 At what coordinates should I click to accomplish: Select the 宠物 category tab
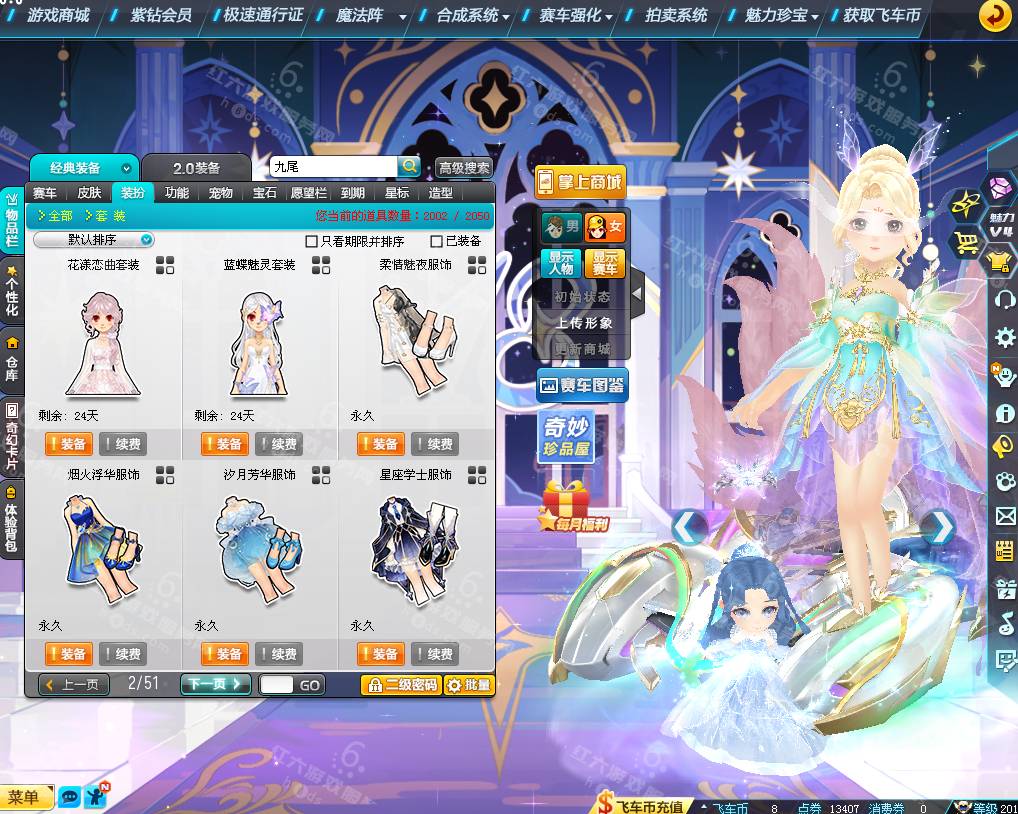221,193
